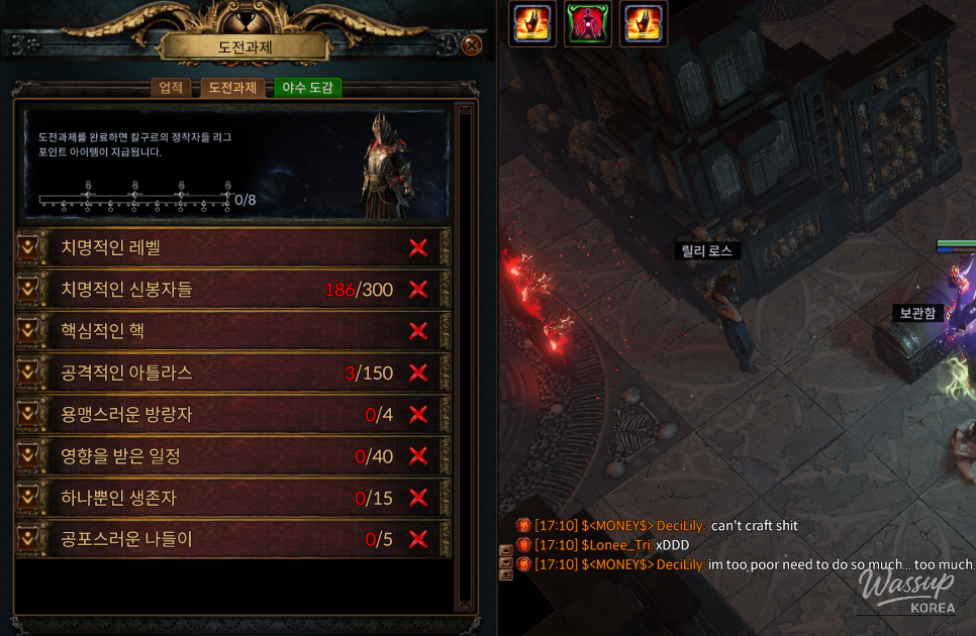Switch to the 업적 tab
Image resolution: width=976 pixels, height=636 pixels.
171,88
